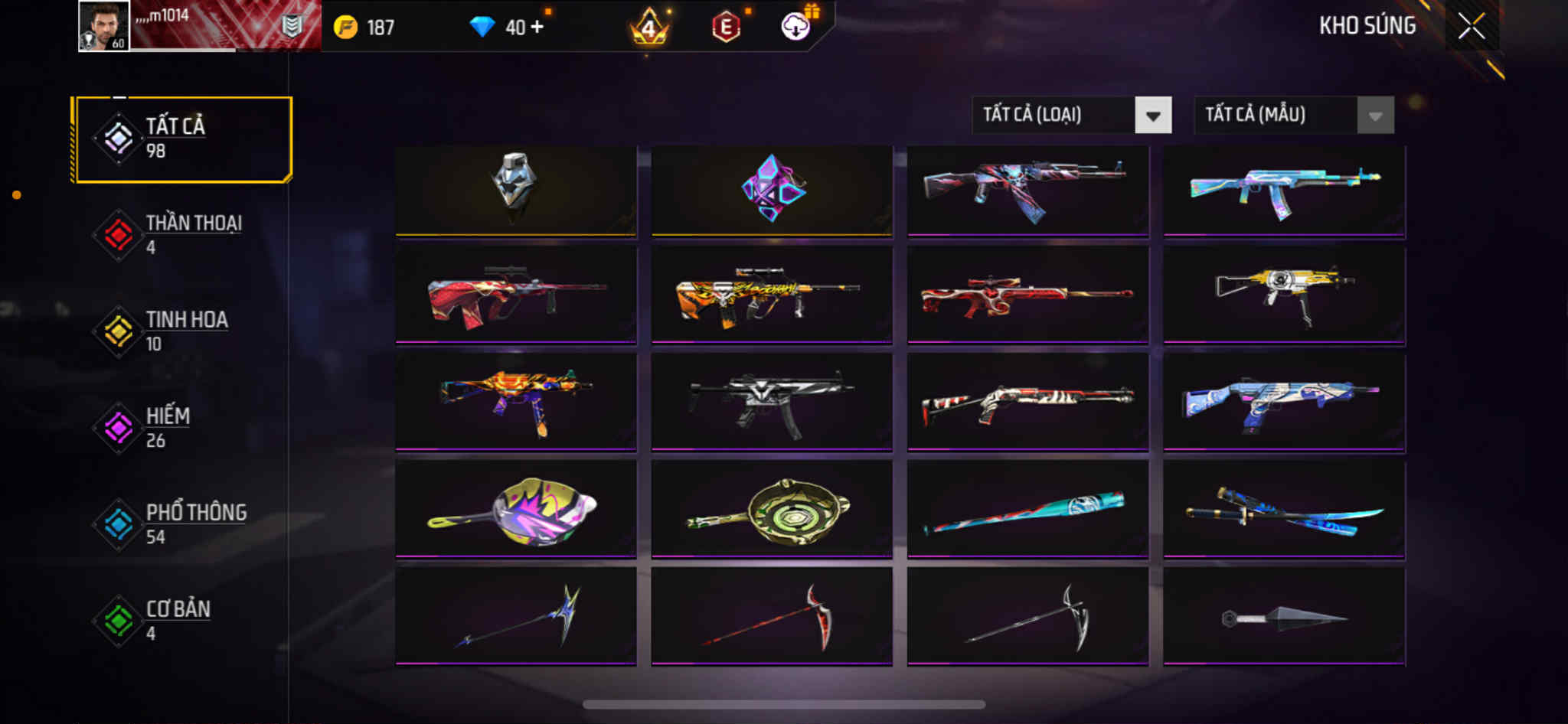
Task: Select the blue katana skin tile
Action: pos(1284,509)
